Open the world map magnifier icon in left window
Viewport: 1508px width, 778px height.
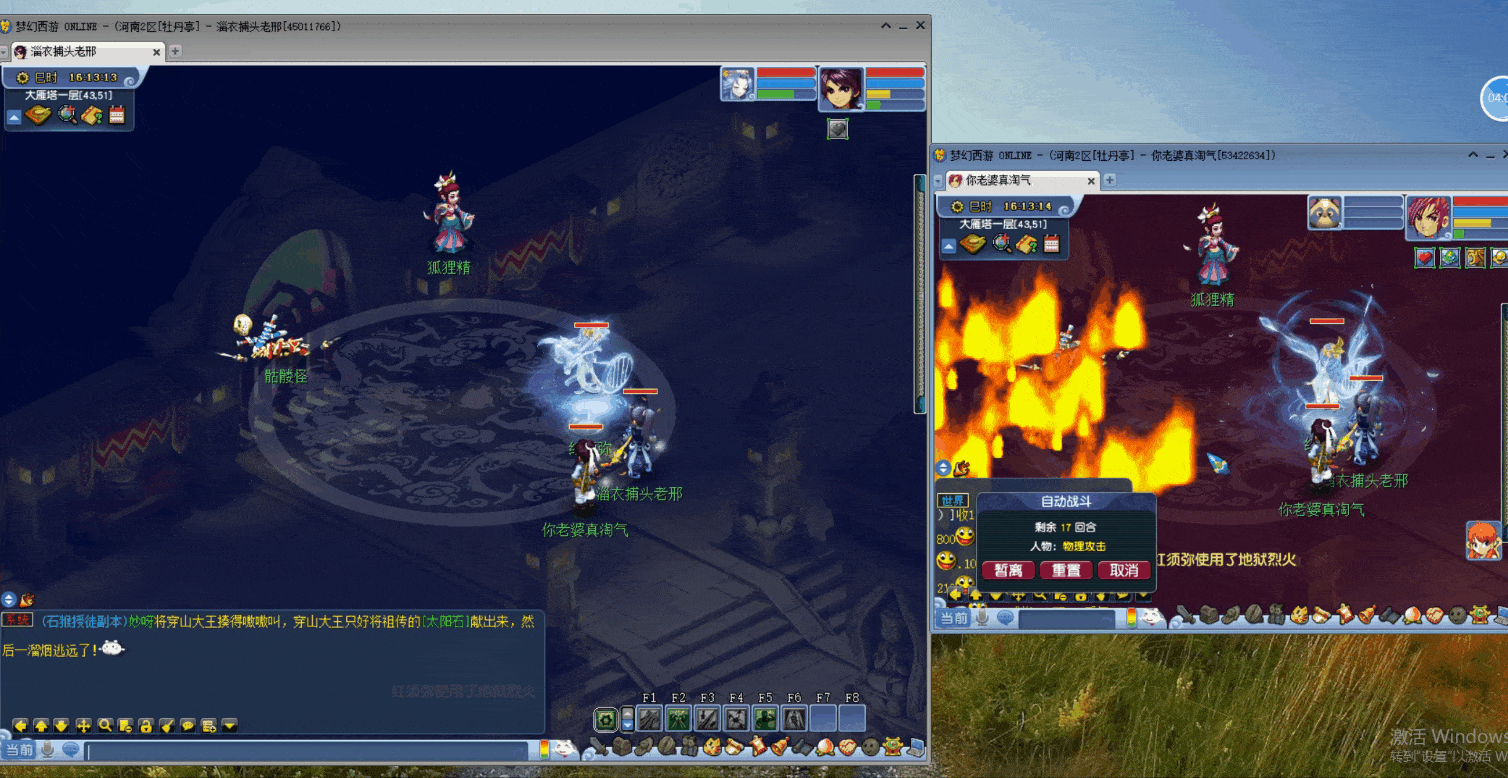pyautogui.click(x=67, y=115)
